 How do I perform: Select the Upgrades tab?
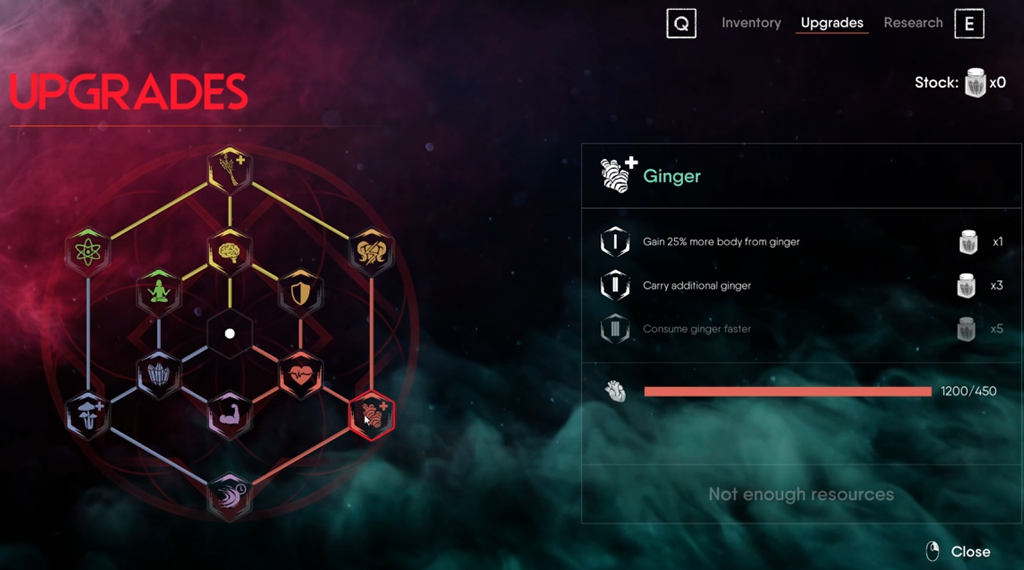coord(832,23)
